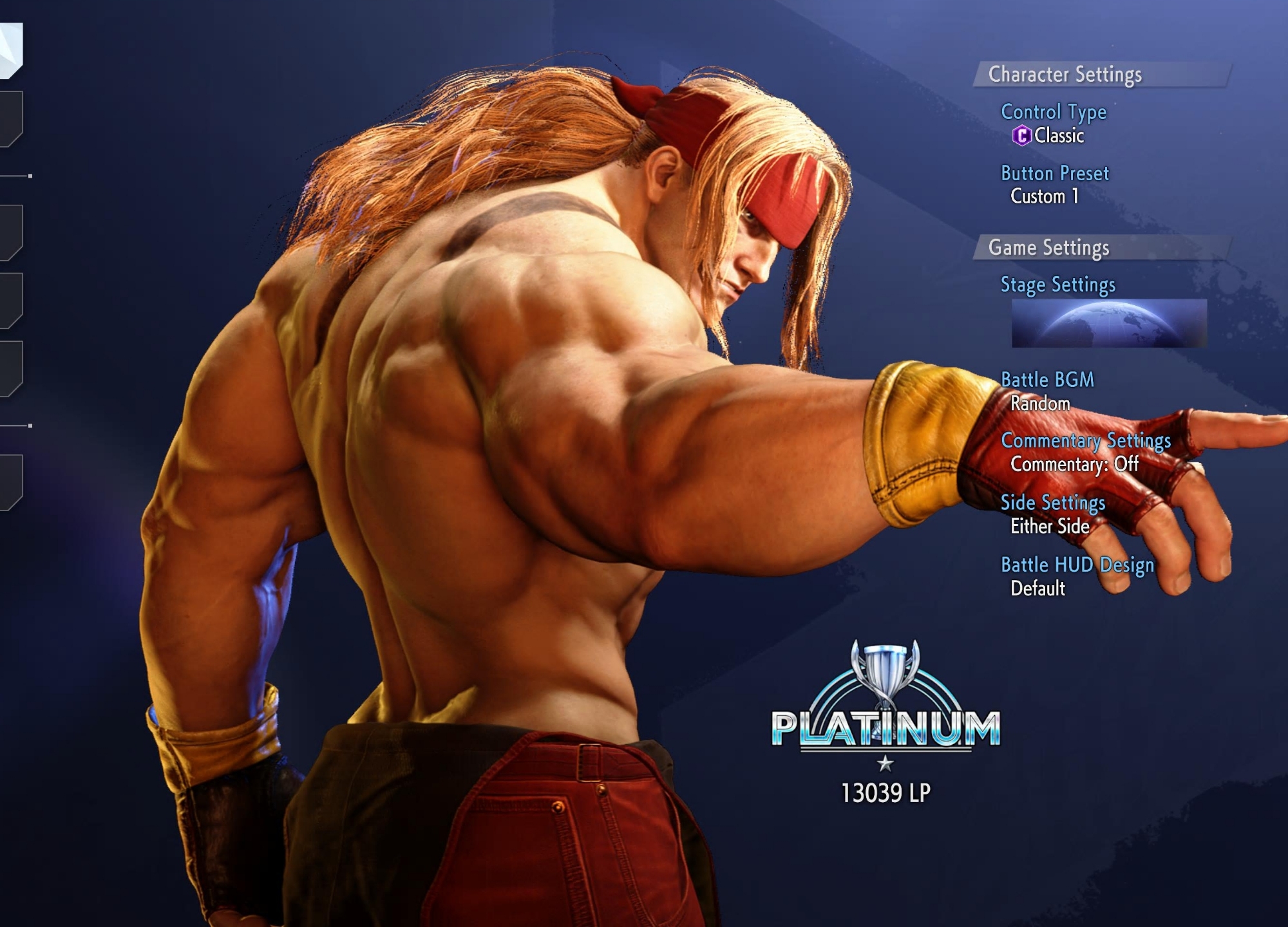Image resolution: width=1288 pixels, height=927 pixels.
Task: Open Stage Settings
Action: [x=1057, y=285]
